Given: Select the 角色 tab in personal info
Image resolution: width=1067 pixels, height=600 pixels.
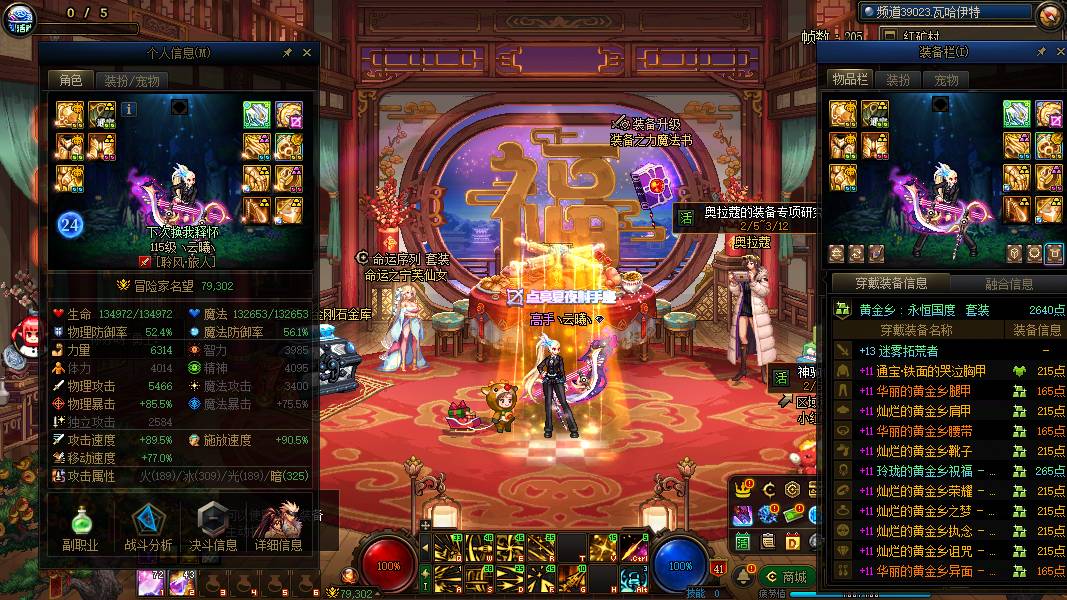Looking at the screenshot, I should click(71, 81).
